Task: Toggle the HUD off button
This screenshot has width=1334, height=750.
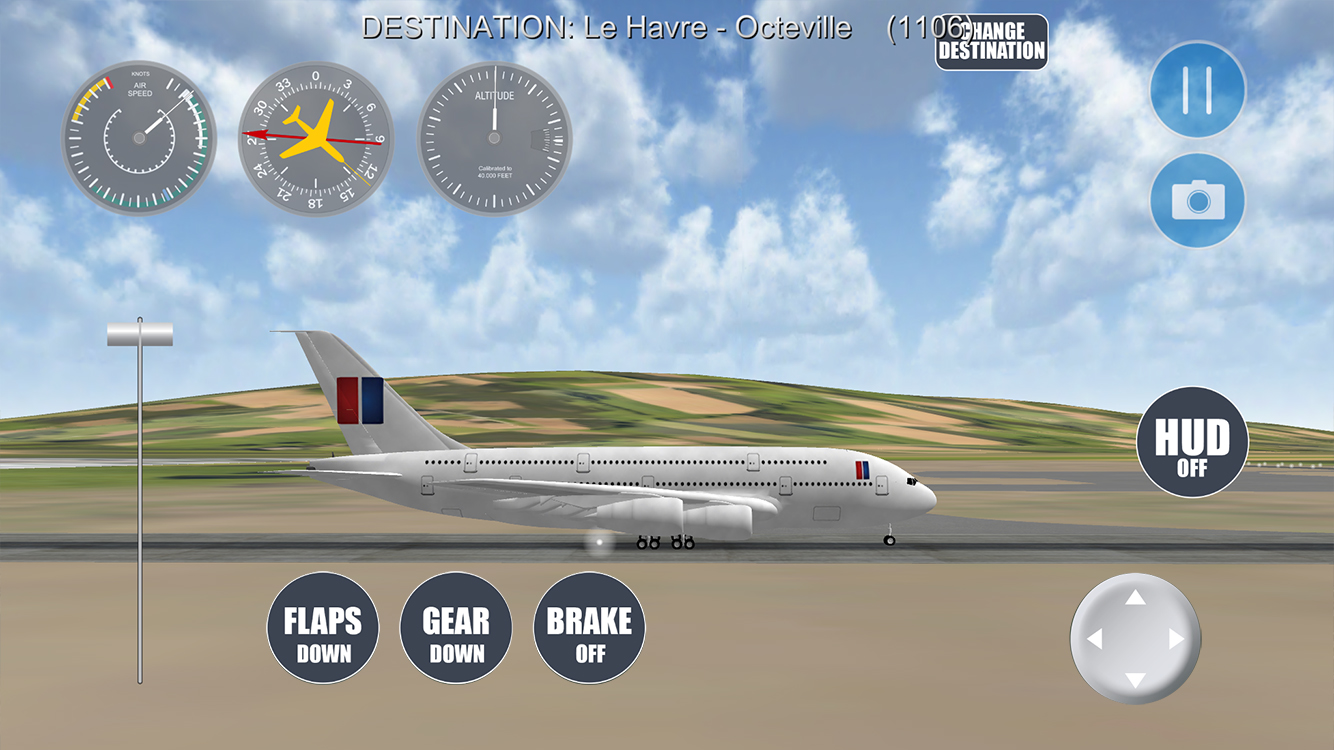Action: tap(1192, 442)
